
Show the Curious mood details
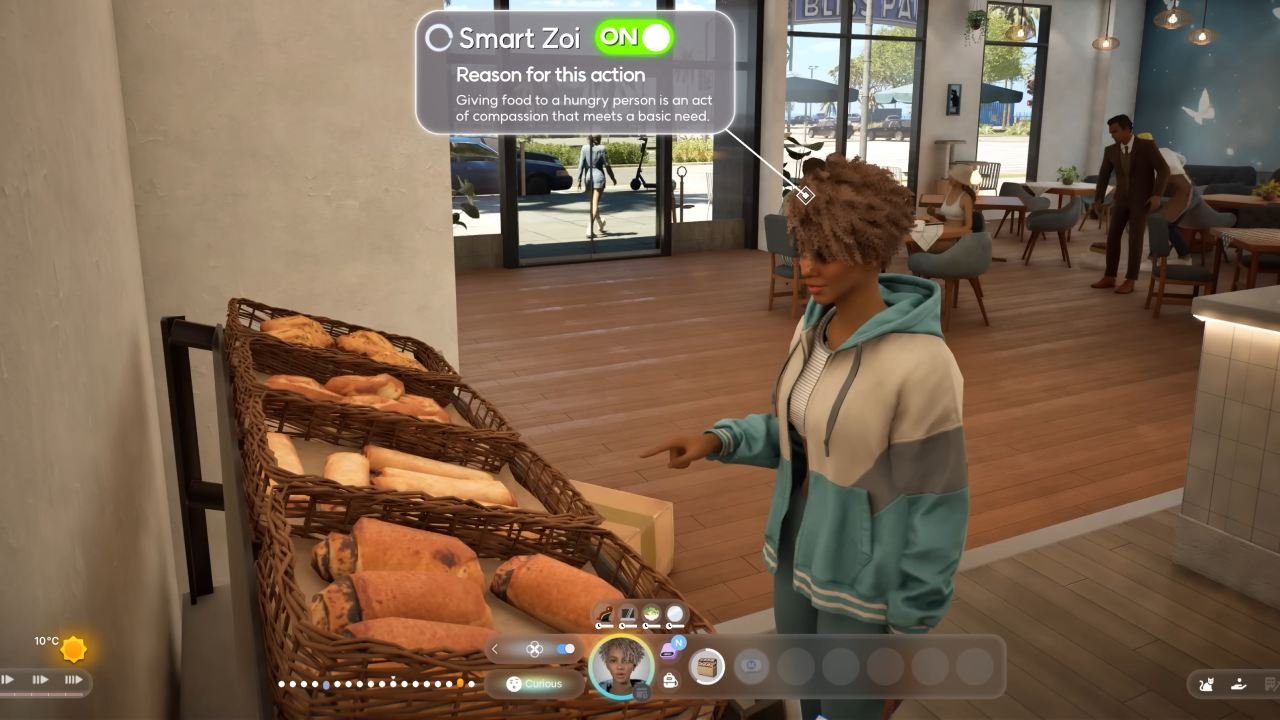point(534,684)
